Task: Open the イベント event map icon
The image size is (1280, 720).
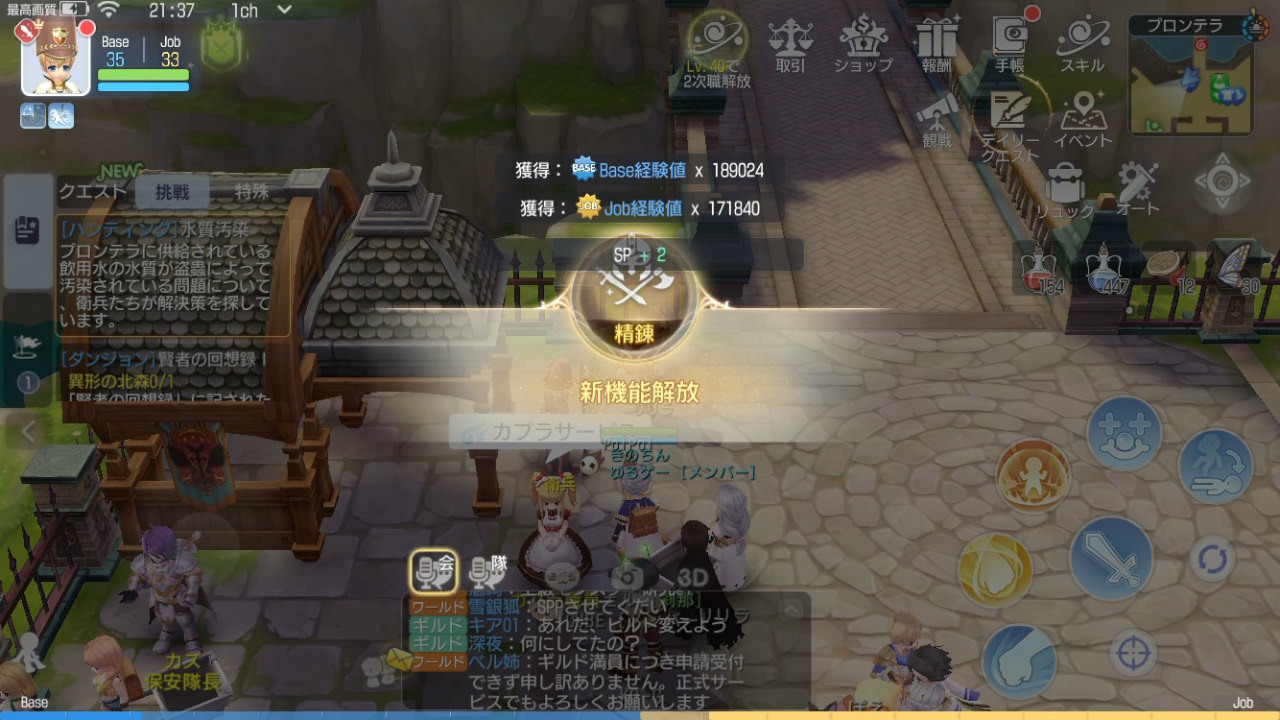Action: click(x=1086, y=112)
